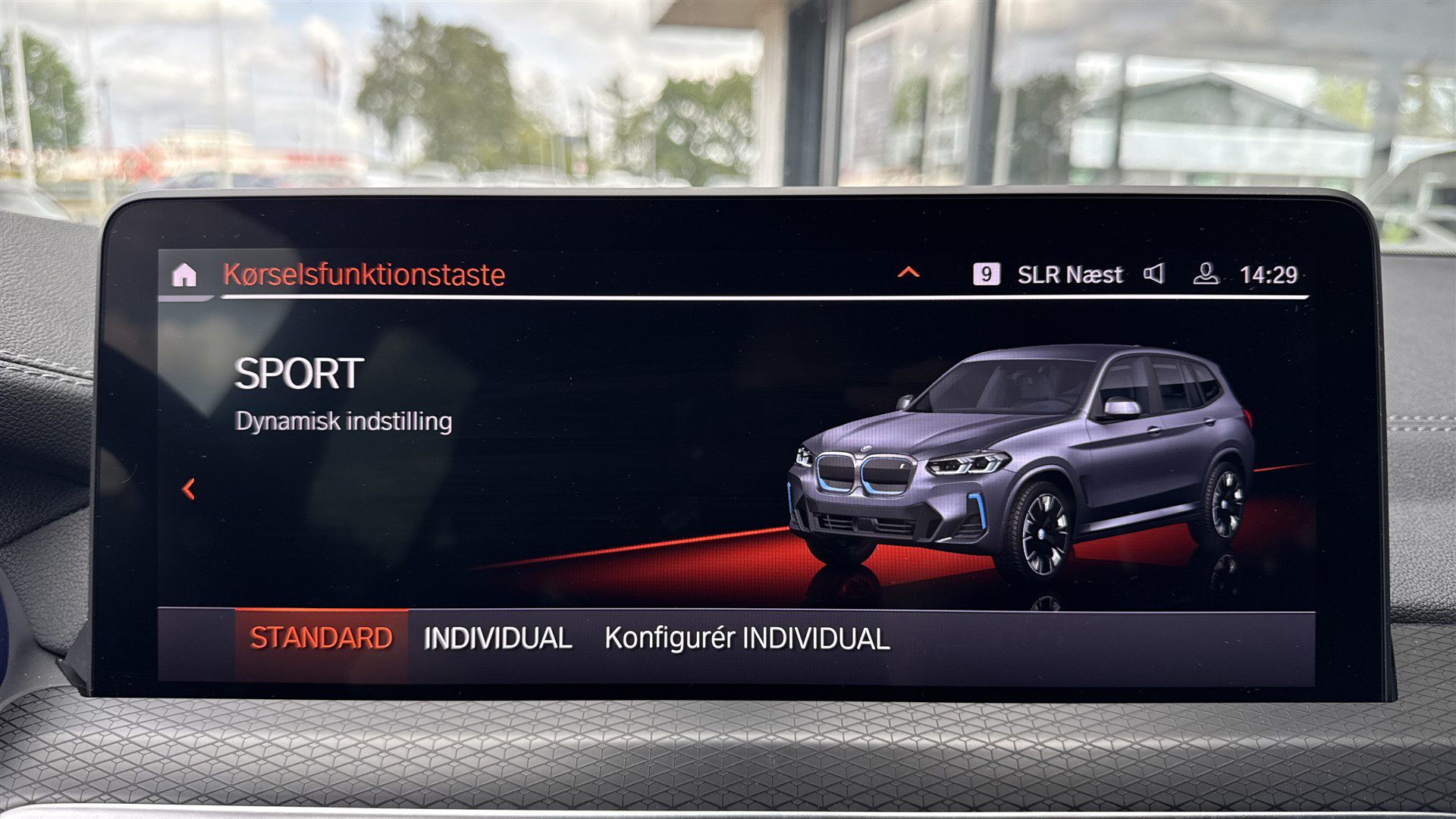Image resolution: width=1456 pixels, height=819 pixels.
Task: Select the STANDARD mode option
Action: click(x=321, y=639)
